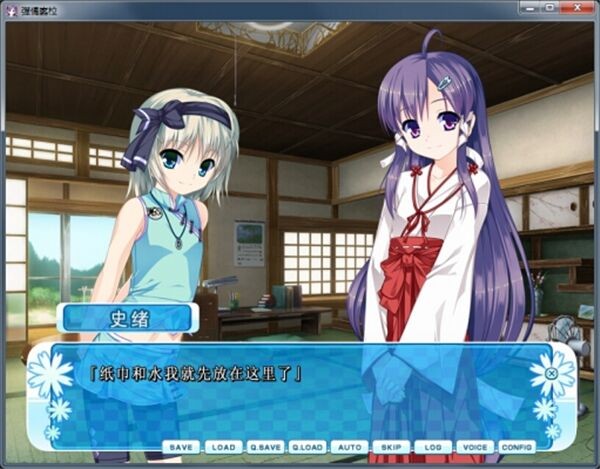This screenshot has width=600, height=469.
Task: Open the CONFIG settings
Action: tap(517, 447)
